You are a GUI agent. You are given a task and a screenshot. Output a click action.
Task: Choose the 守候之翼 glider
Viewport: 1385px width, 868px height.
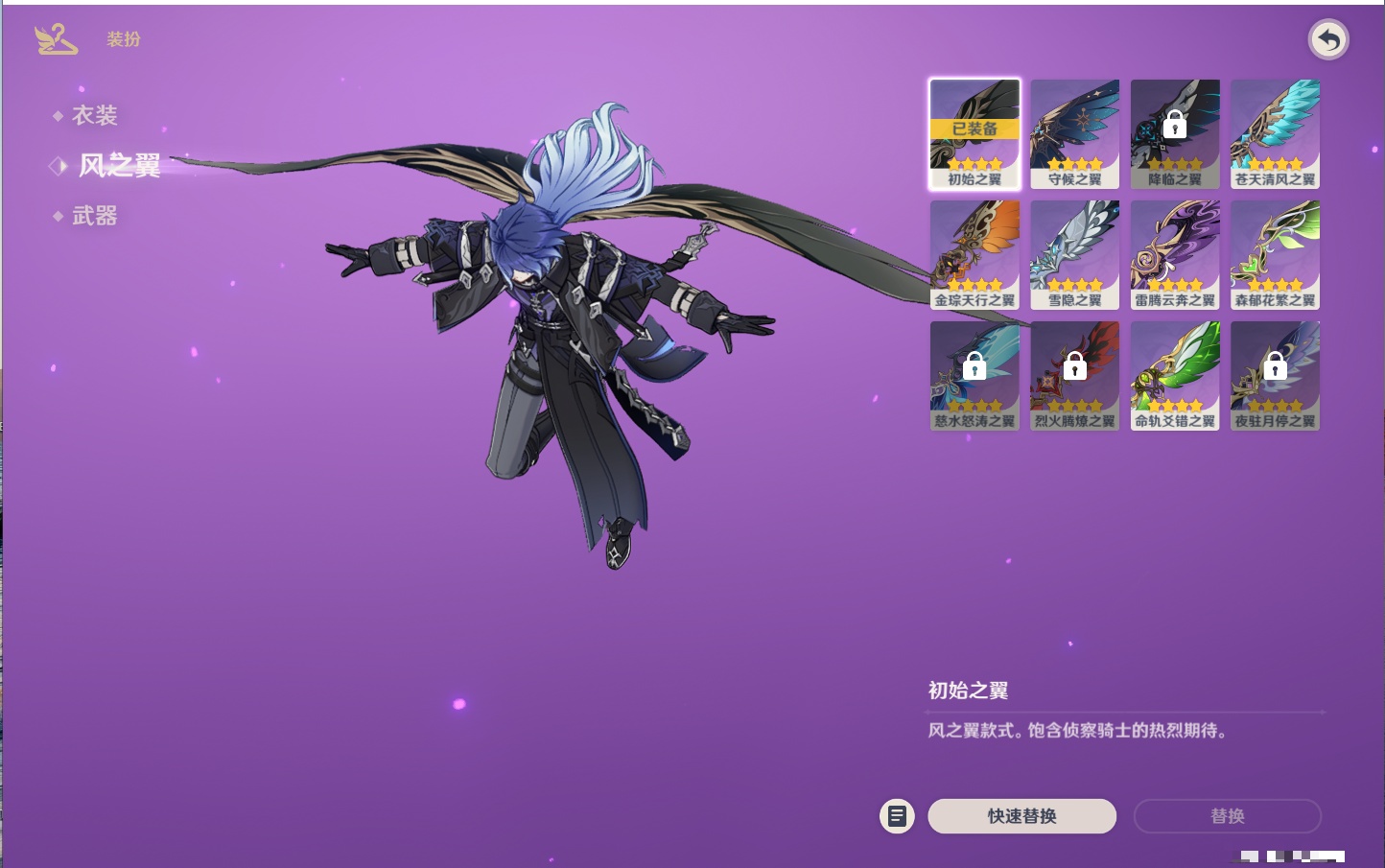click(1074, 134)
